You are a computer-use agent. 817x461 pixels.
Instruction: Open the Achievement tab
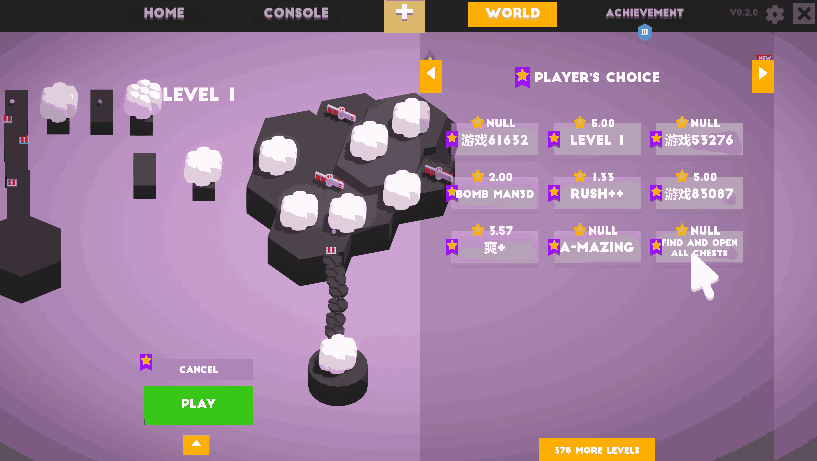[644, 14]
